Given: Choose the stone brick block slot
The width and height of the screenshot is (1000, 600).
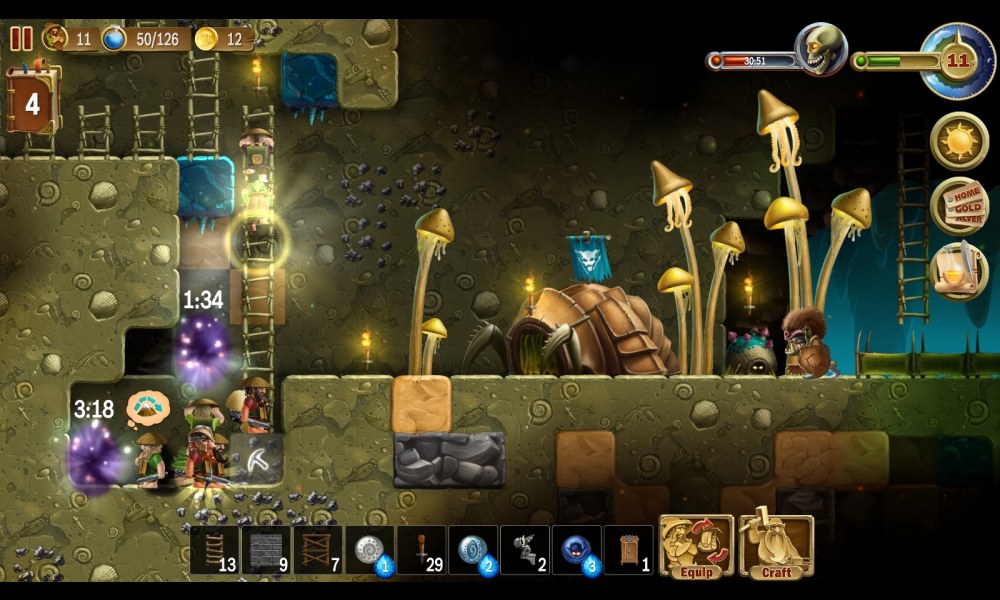Looking at the screenshot, I should coord(266,550).
